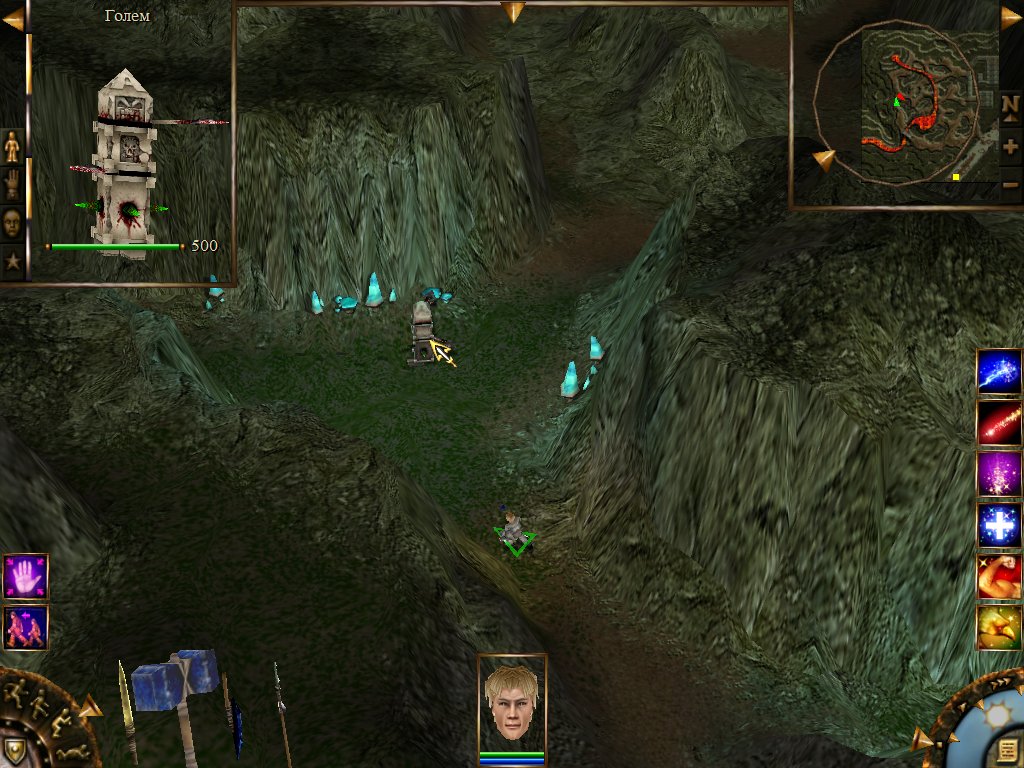Activate the flexing arm strength spell
The width and height of the screenshot is (1024, 768).
click(998, 577)
